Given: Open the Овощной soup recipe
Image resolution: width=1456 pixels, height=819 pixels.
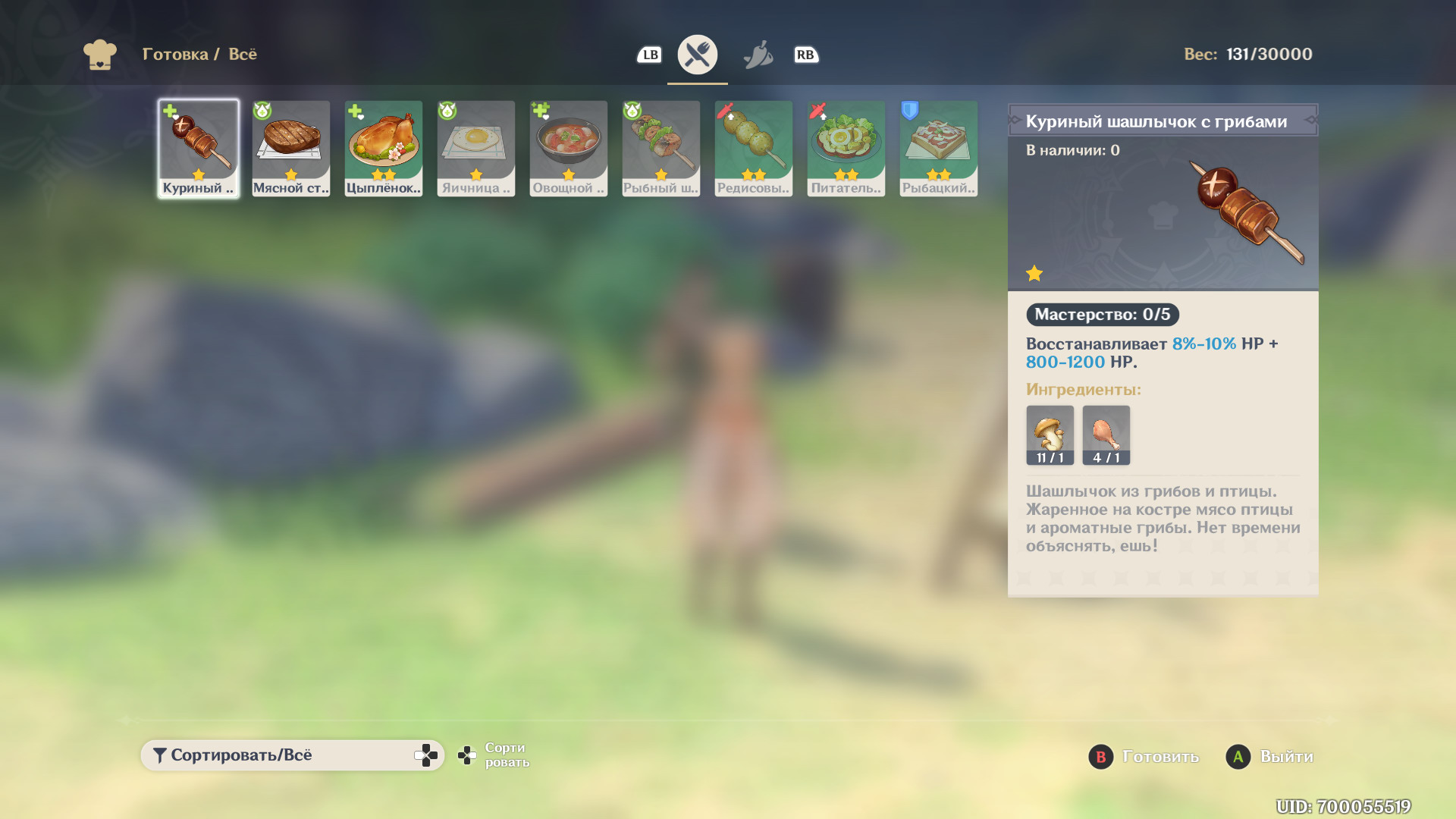Looking at the screenshot, I should (x=569, y=149).
